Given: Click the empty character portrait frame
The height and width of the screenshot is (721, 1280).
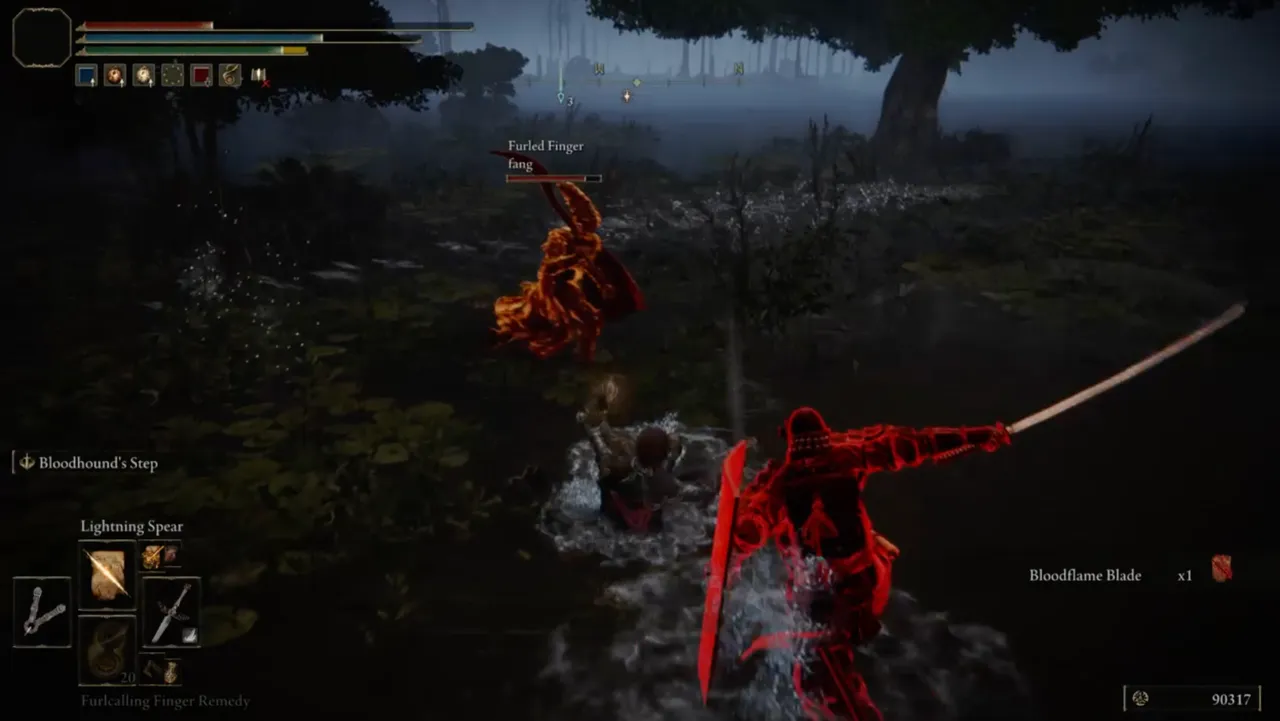Looking at the screenshot, I should pos(42,38).
